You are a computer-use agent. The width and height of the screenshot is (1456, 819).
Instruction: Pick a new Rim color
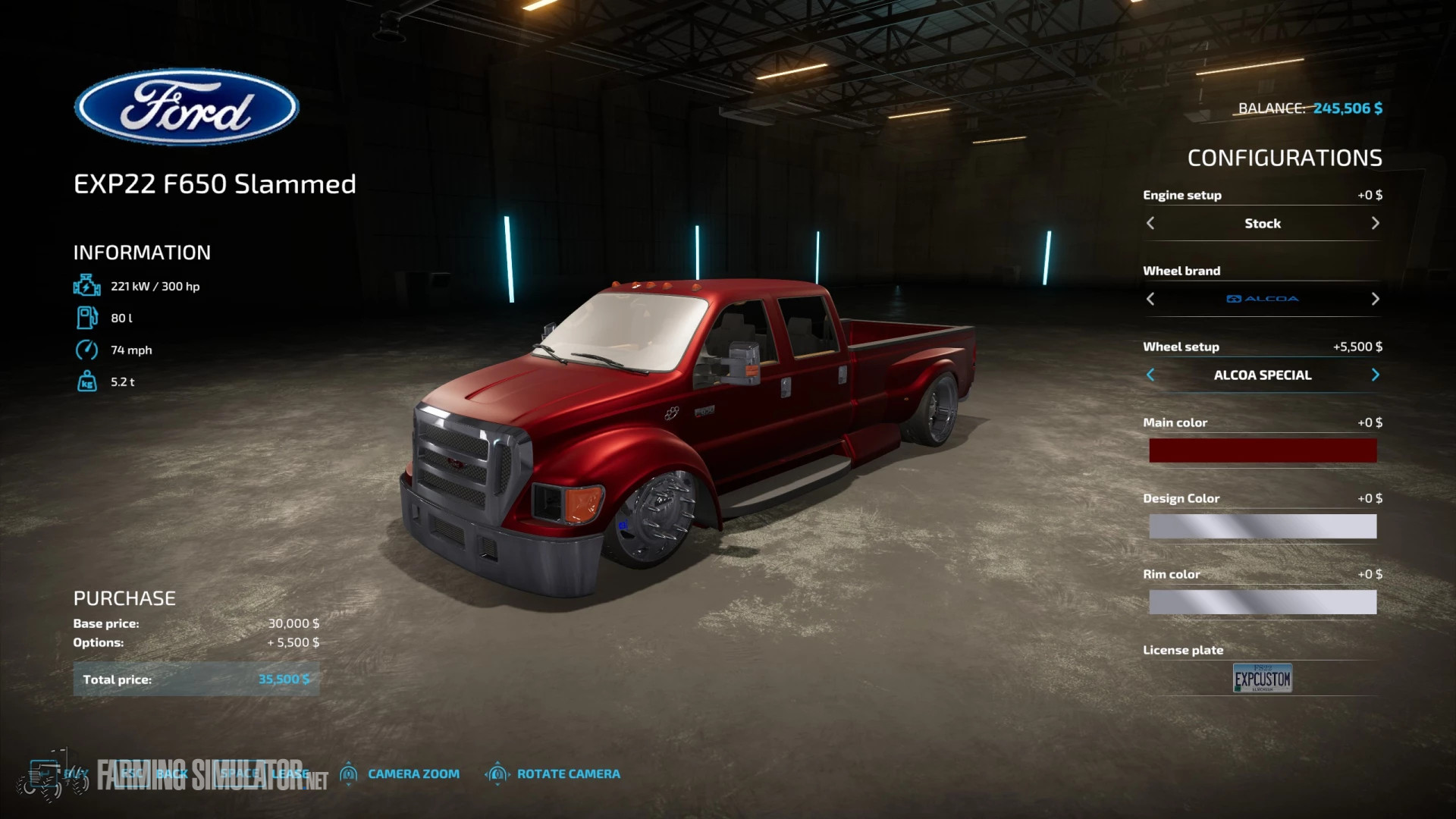[x=1262, y=602]
